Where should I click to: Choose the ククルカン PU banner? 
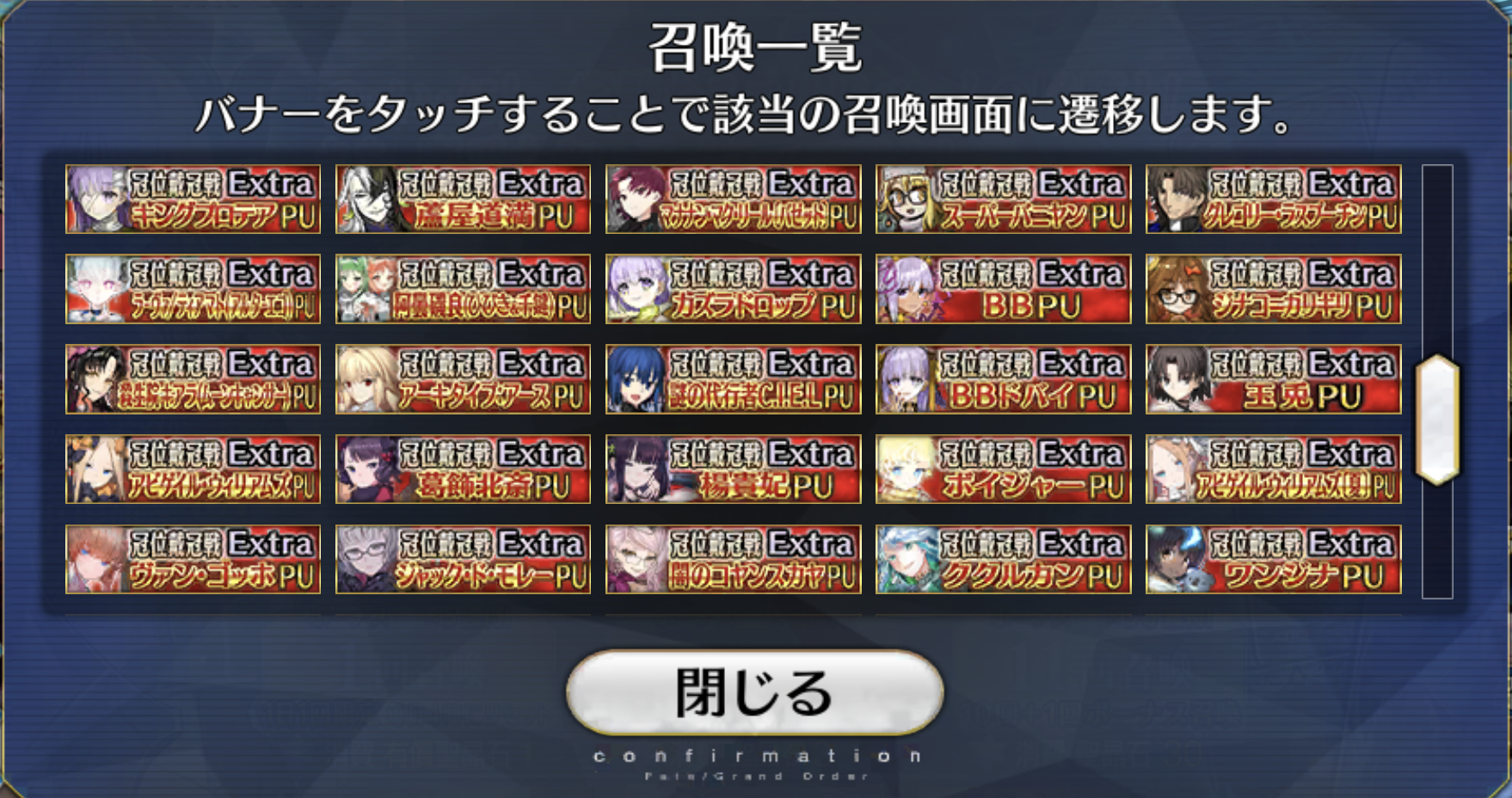(x=1003, y=560)
